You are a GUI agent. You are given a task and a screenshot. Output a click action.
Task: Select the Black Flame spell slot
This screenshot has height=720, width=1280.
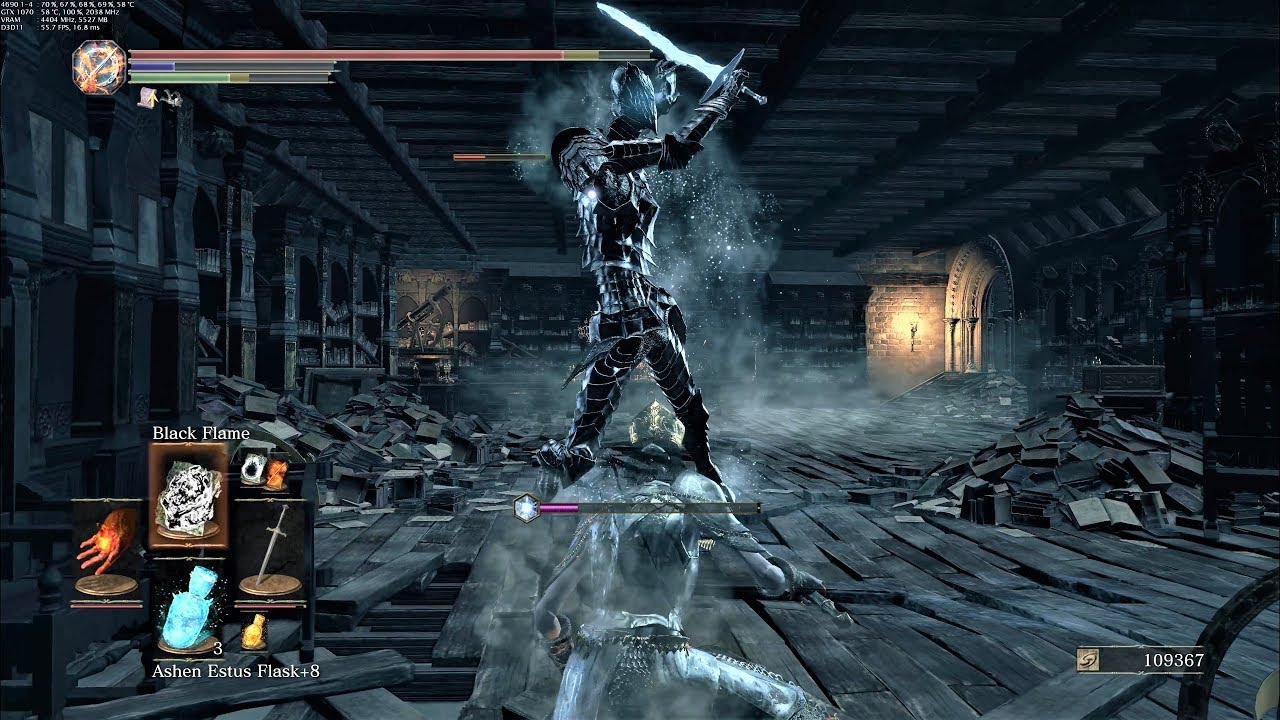pos(188,494)
